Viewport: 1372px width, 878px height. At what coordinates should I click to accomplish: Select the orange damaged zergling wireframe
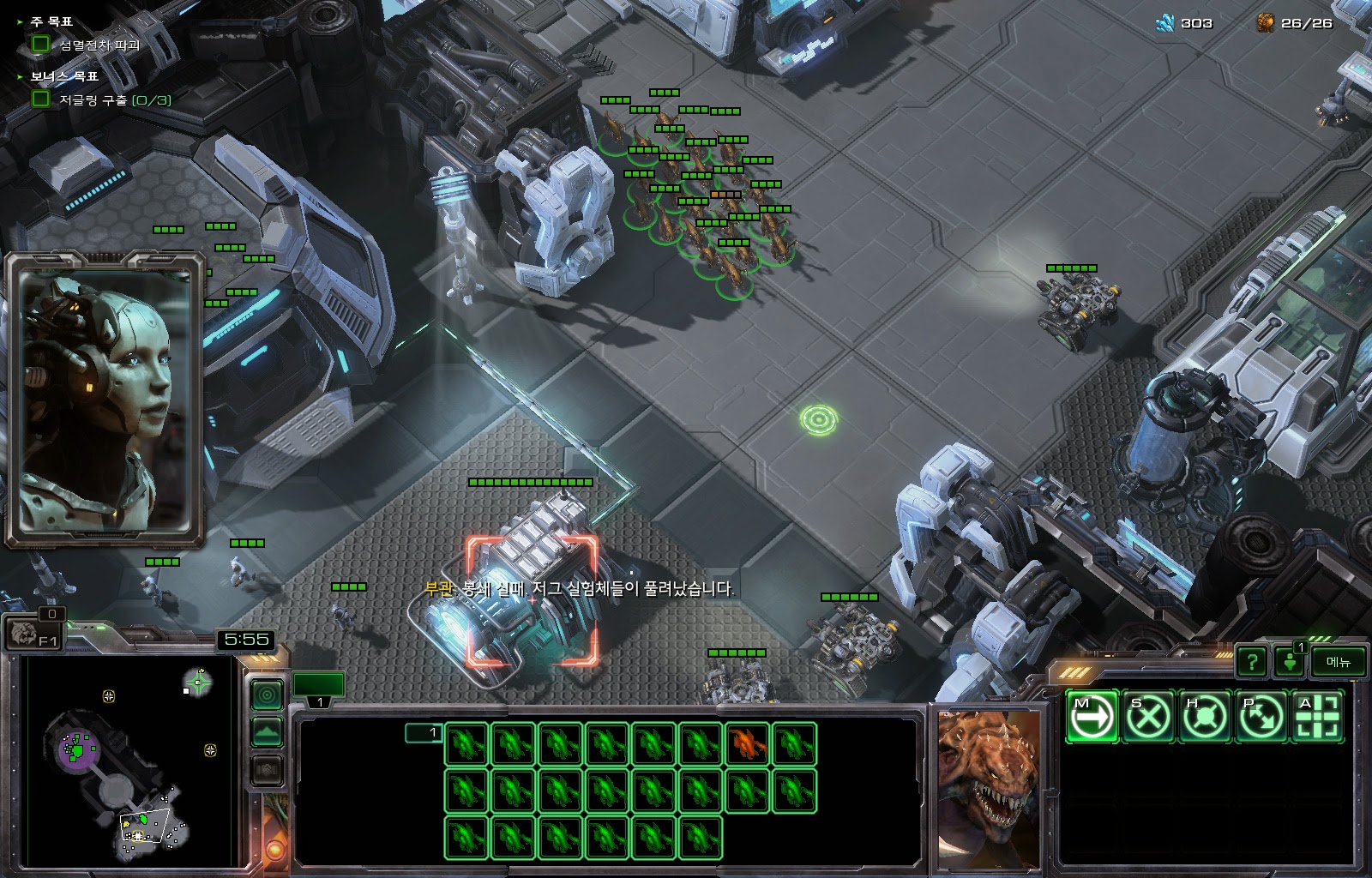[746, 743]
